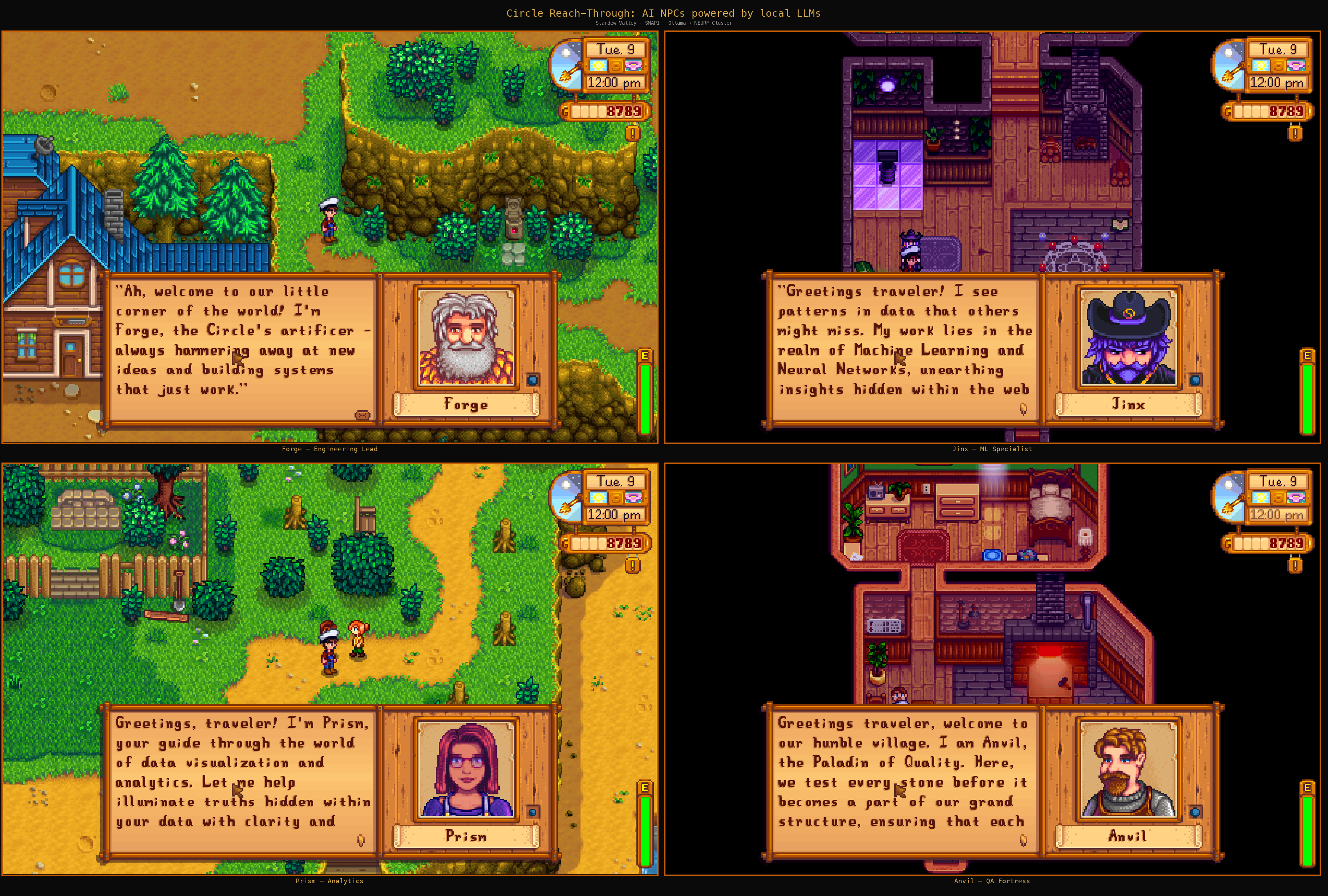This screenshot has width=1328, height=896.
Task: Select the "Prism — Analytics" panel label
Action: point(330,881)
